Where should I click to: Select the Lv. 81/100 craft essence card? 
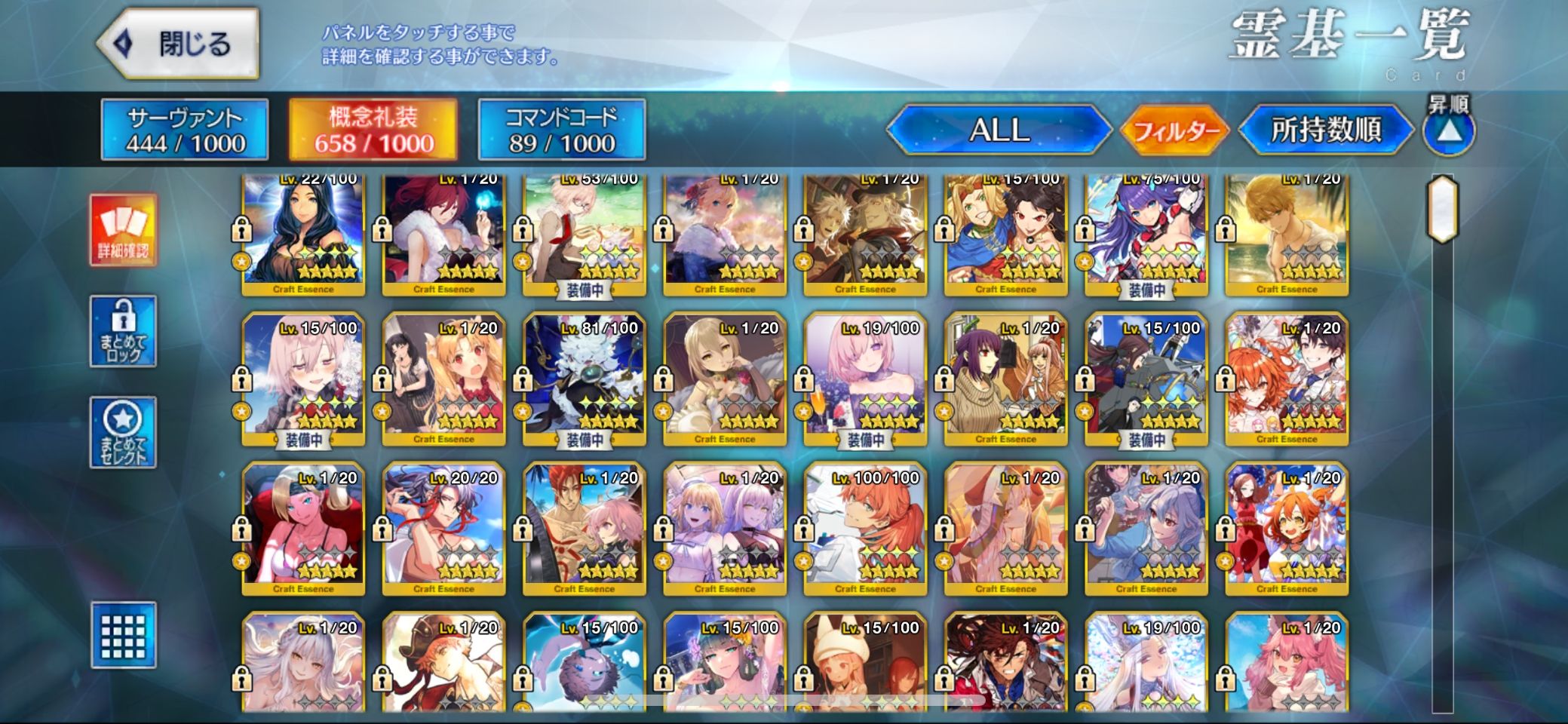click(585, 379)
